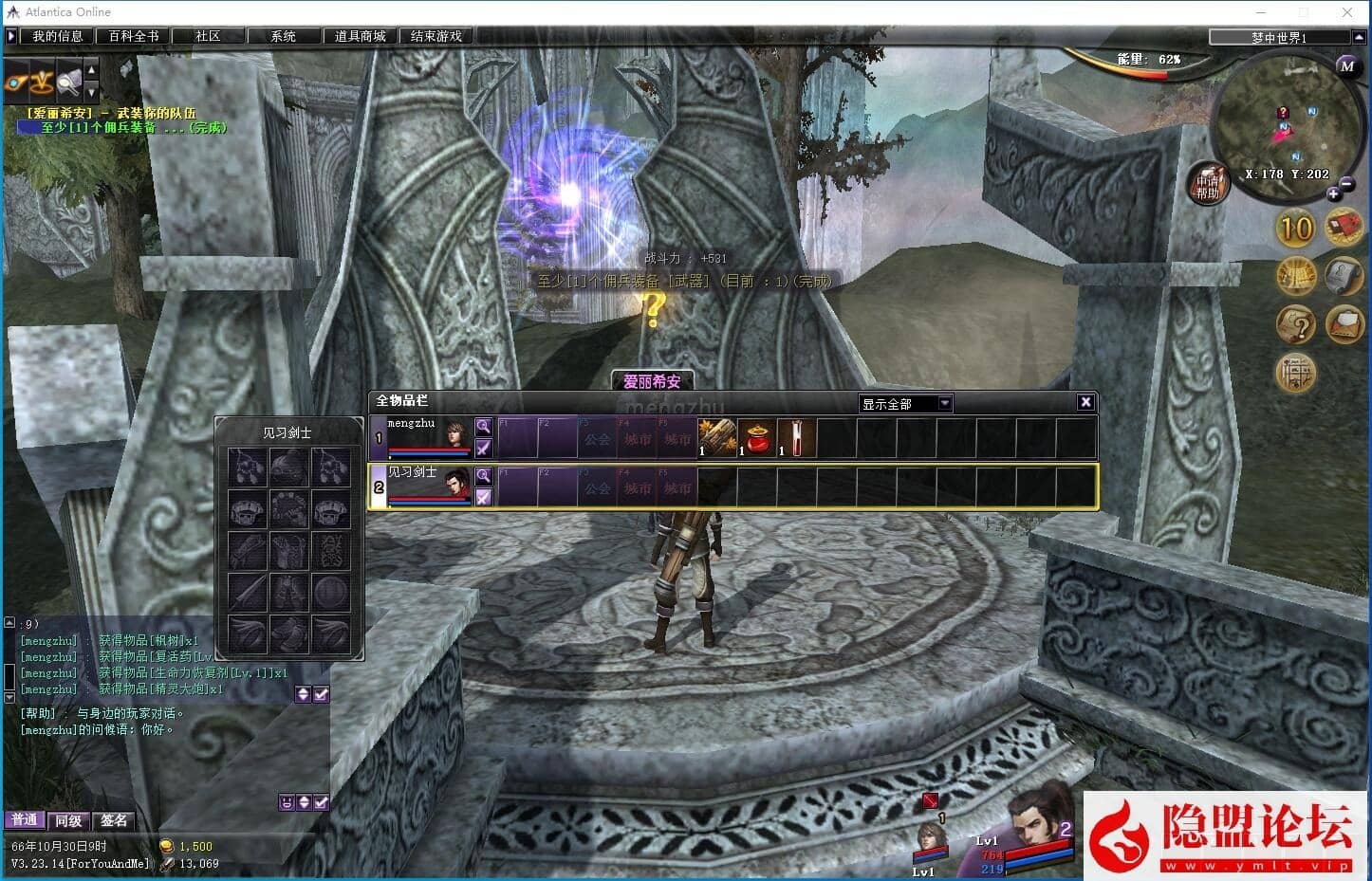The width and height of the screenshot is (1372, 881).
Task: Open the 显示全部 dropdown in the item bar
Action: pyautogui.click(x=904, y=402)
